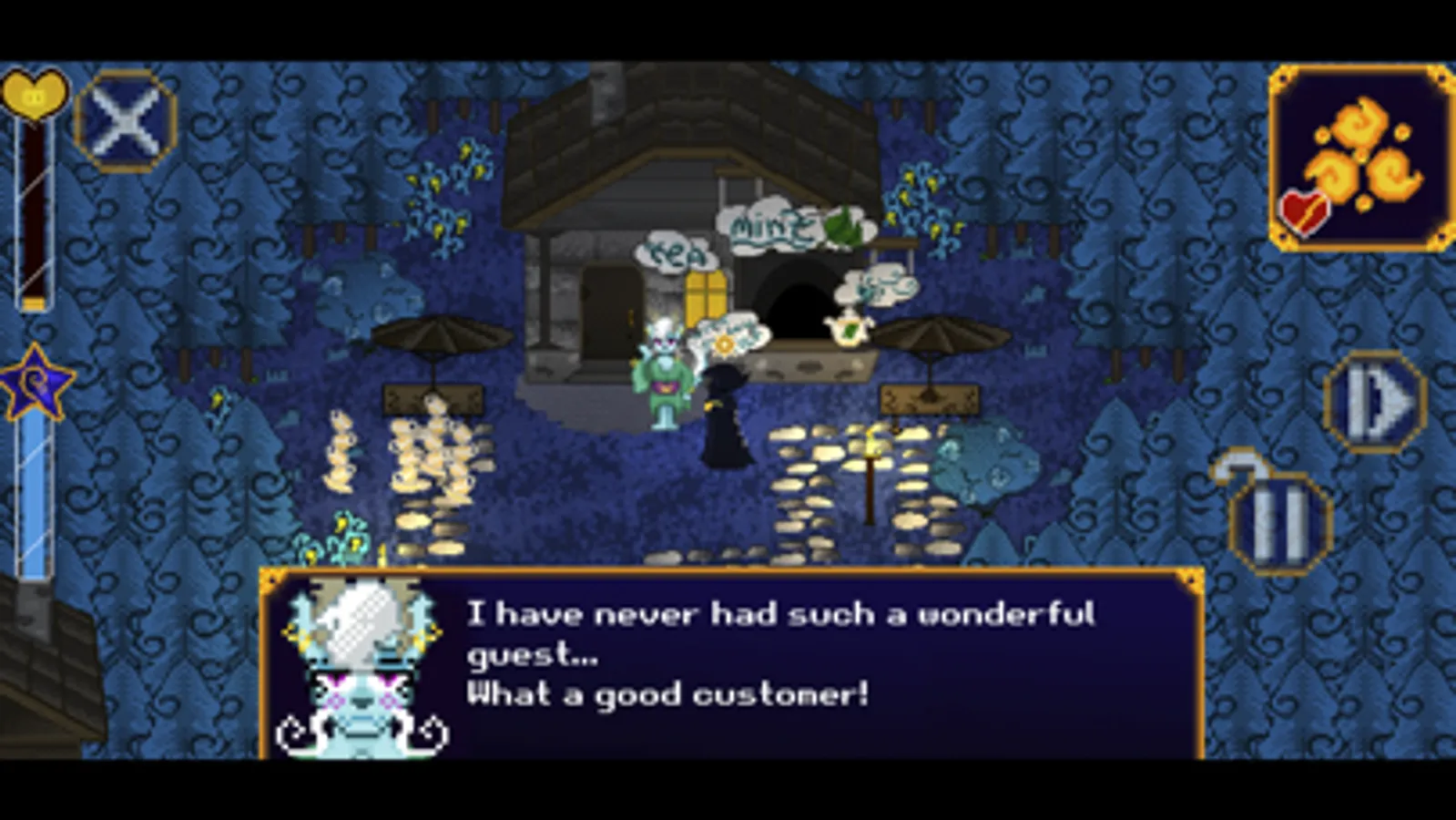Tap the golden sun bubble near the shopkeeper
The height and width of the screenshot is (820, 1456).
click(724, 344)
